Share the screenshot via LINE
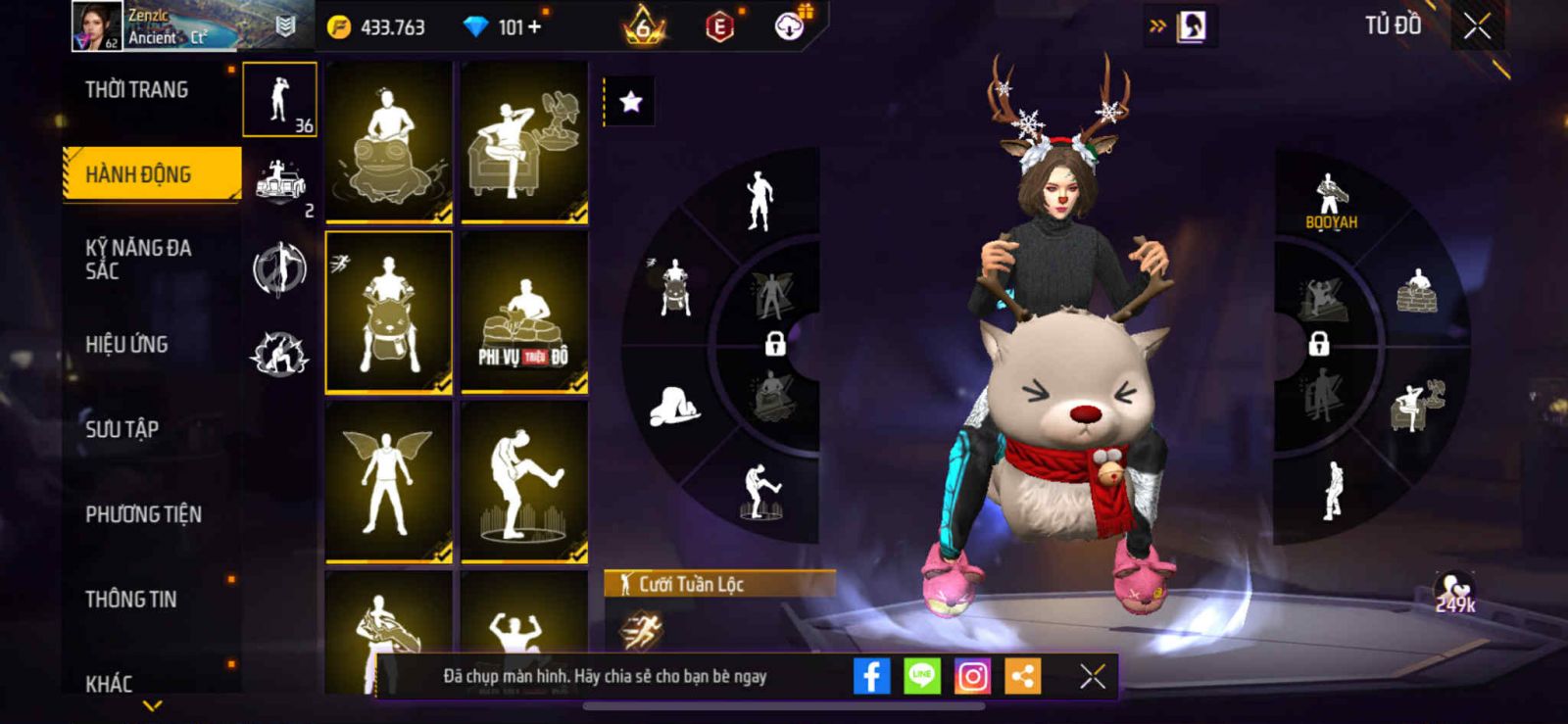 click(921, 676)
